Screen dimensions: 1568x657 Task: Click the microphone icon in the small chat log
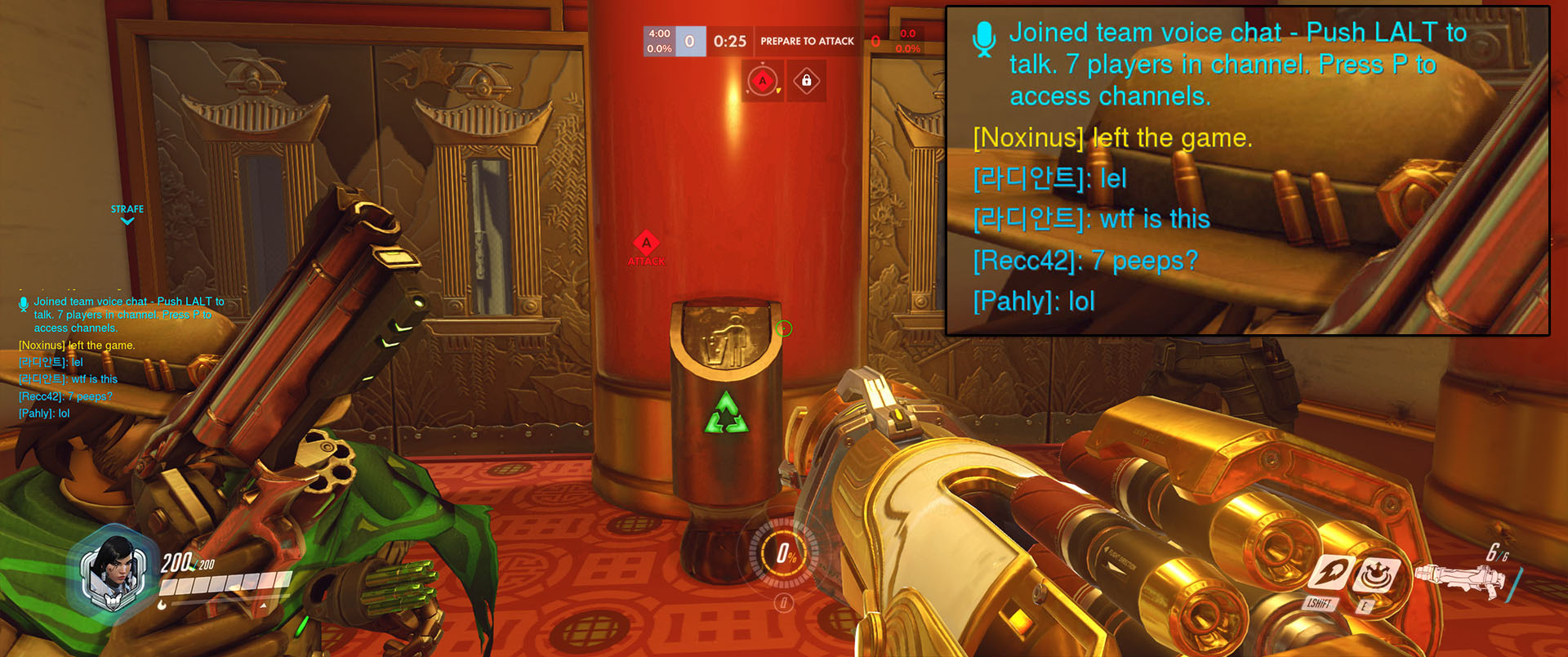pos(24,304)
